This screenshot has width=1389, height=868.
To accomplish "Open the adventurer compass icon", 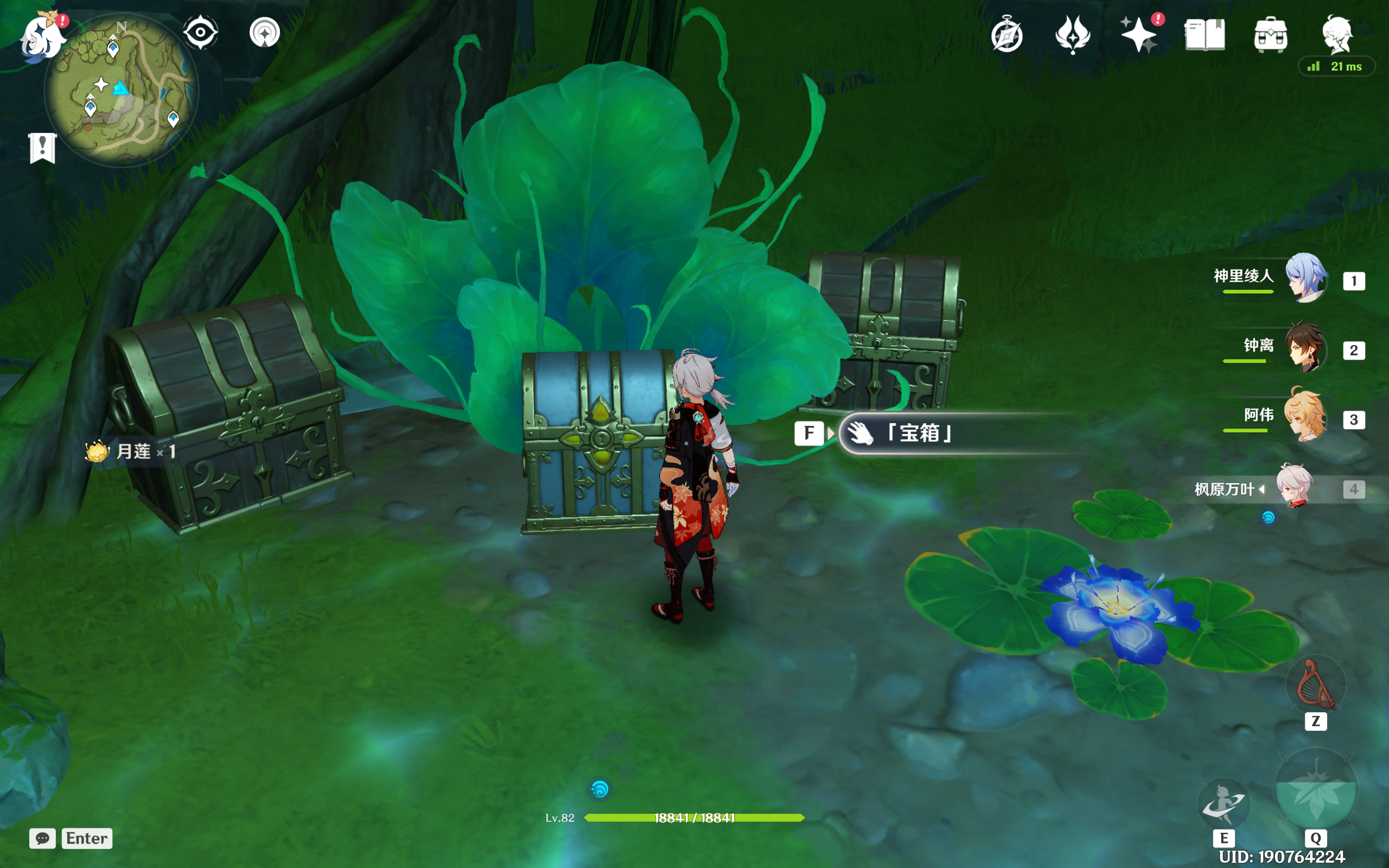I will point(1006,36).
